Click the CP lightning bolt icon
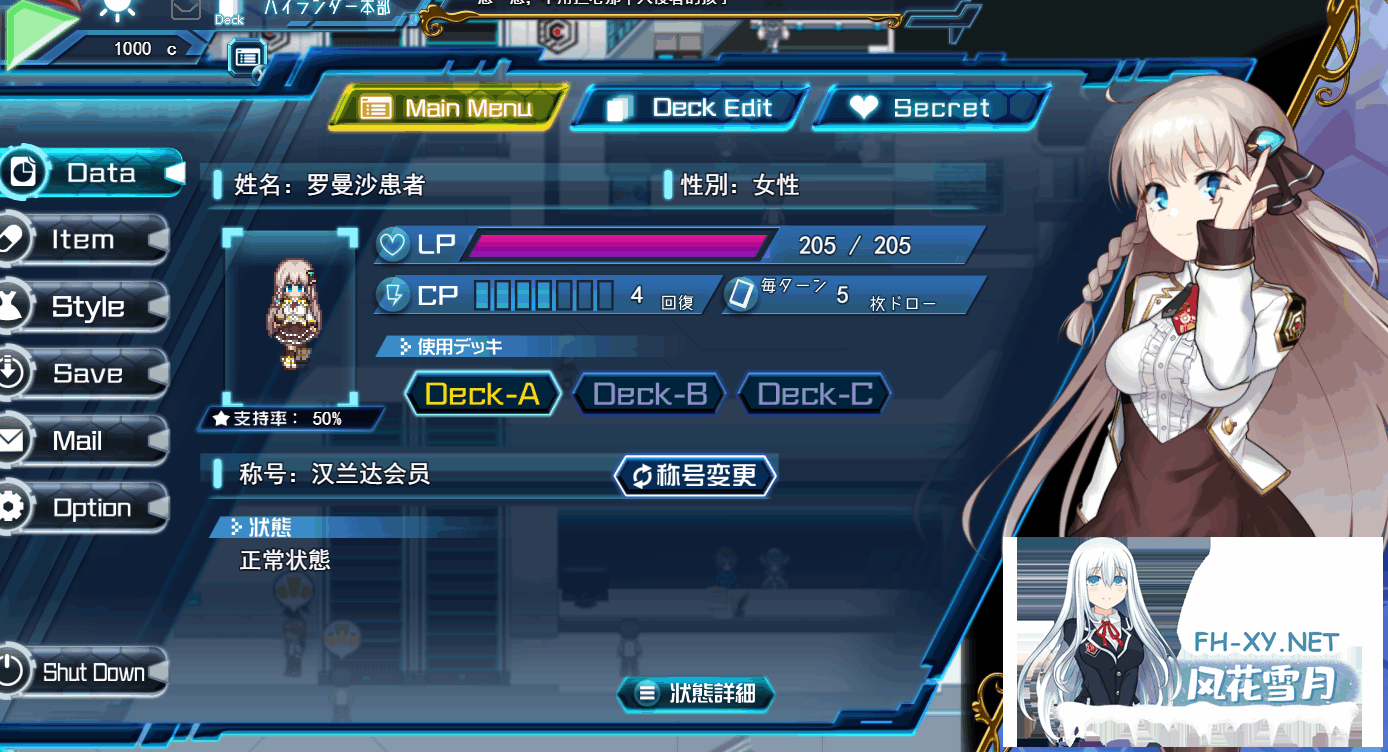The height and width of the screenshot is (752, 1388). [x=393, y=293]
